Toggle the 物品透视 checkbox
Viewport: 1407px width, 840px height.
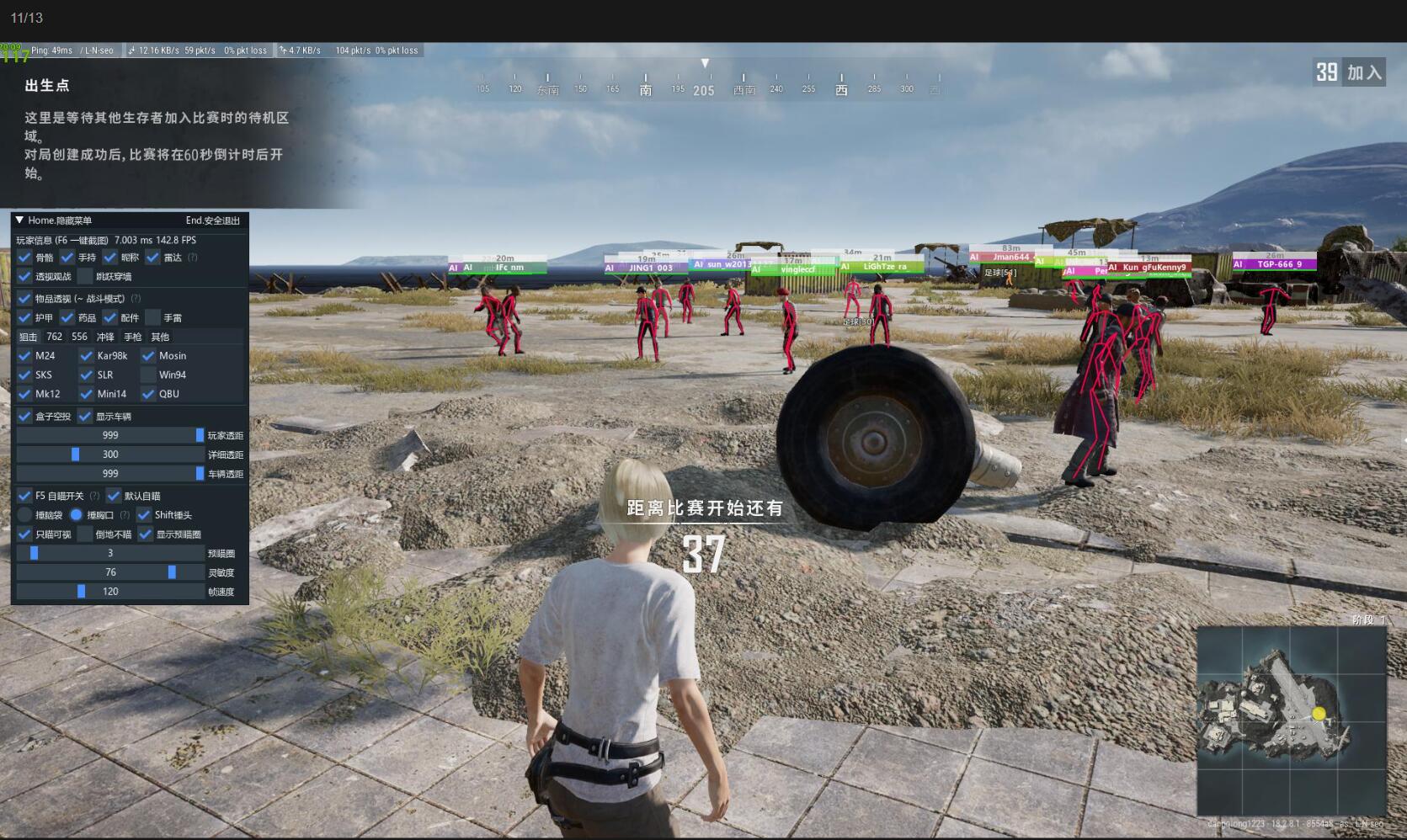tap(24, 299)
